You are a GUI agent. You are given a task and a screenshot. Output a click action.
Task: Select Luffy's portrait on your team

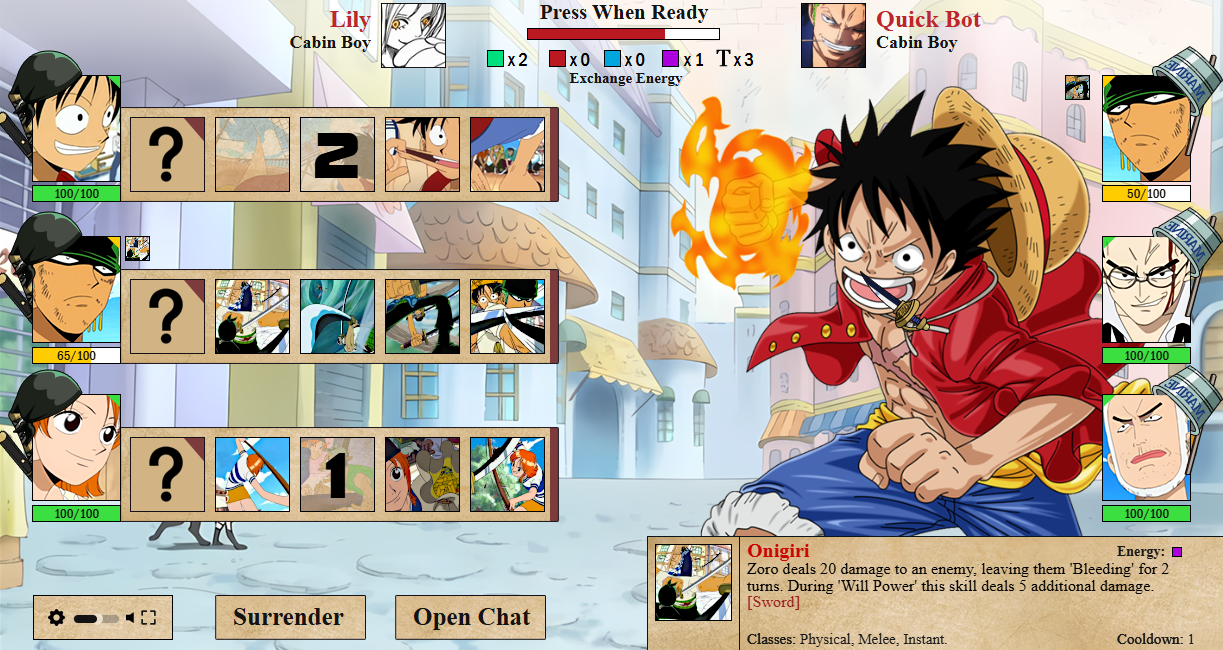tap(76, 130)
